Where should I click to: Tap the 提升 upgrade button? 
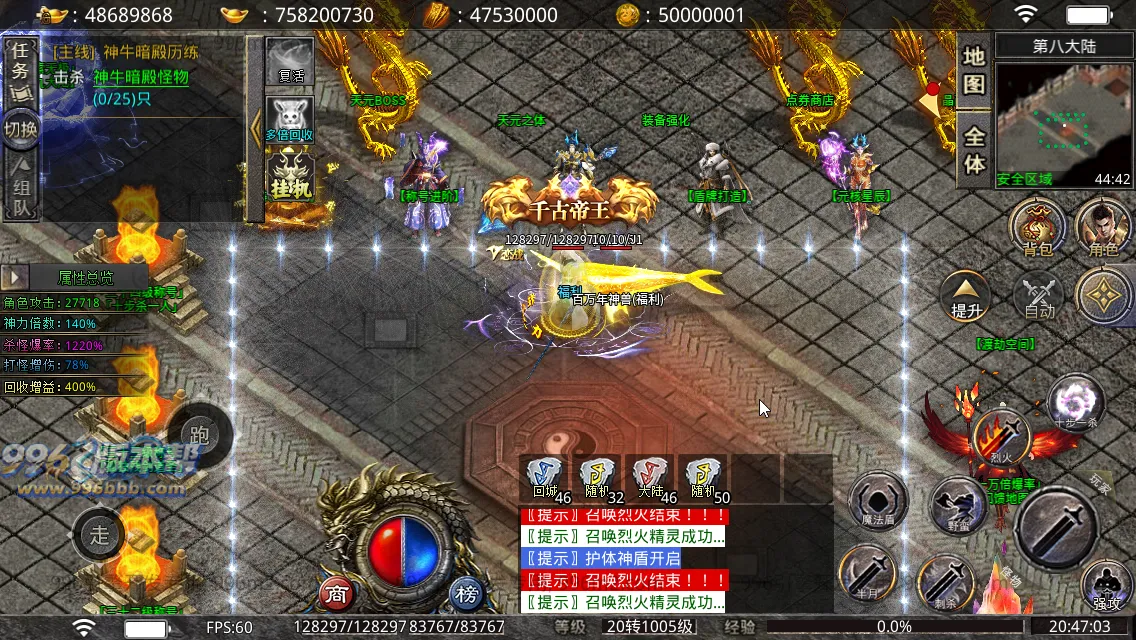(x=967, y=296)
